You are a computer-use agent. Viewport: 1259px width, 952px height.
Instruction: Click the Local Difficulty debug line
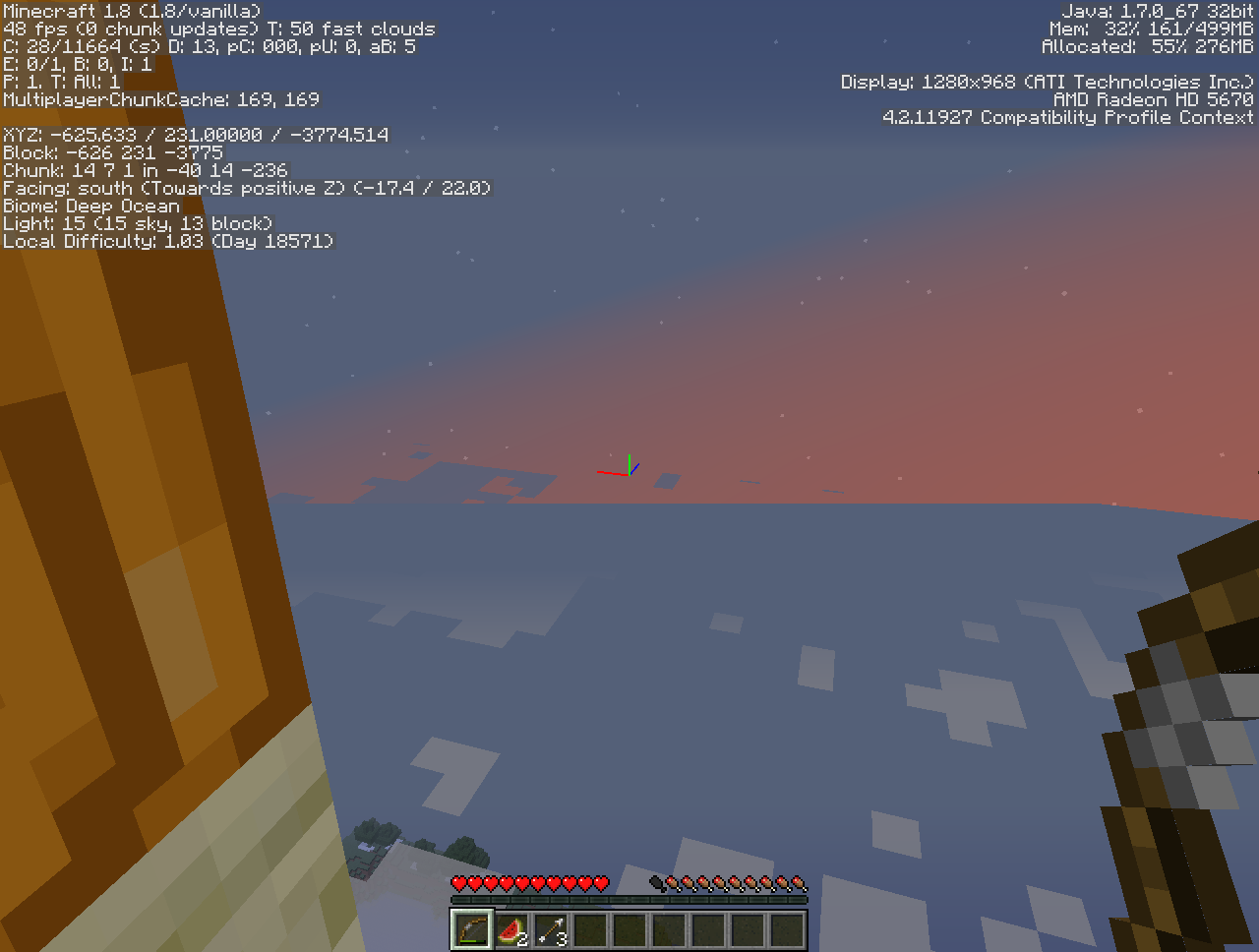pos(167,241)
